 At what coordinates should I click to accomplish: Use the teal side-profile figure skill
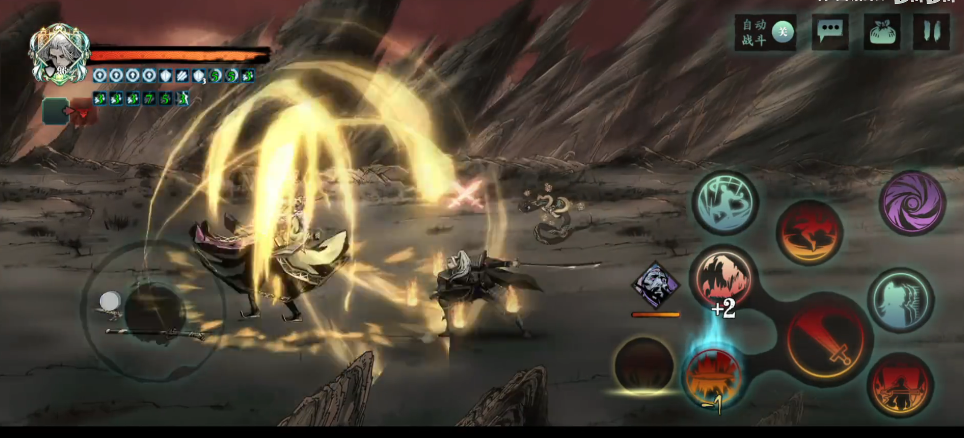click(900, 300)
